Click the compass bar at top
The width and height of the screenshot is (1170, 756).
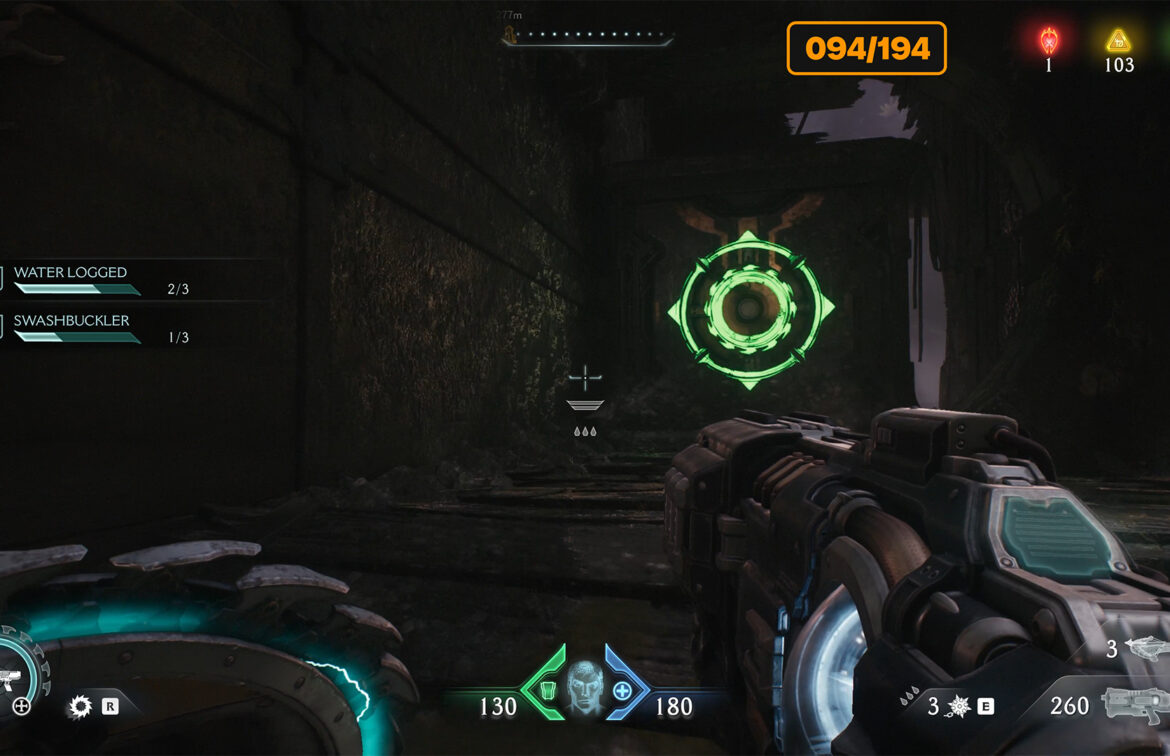coord(590,36)
